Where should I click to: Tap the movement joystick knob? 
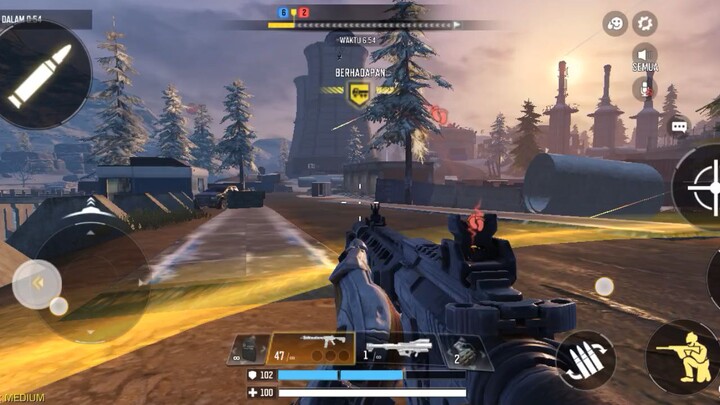pos(37,284)
